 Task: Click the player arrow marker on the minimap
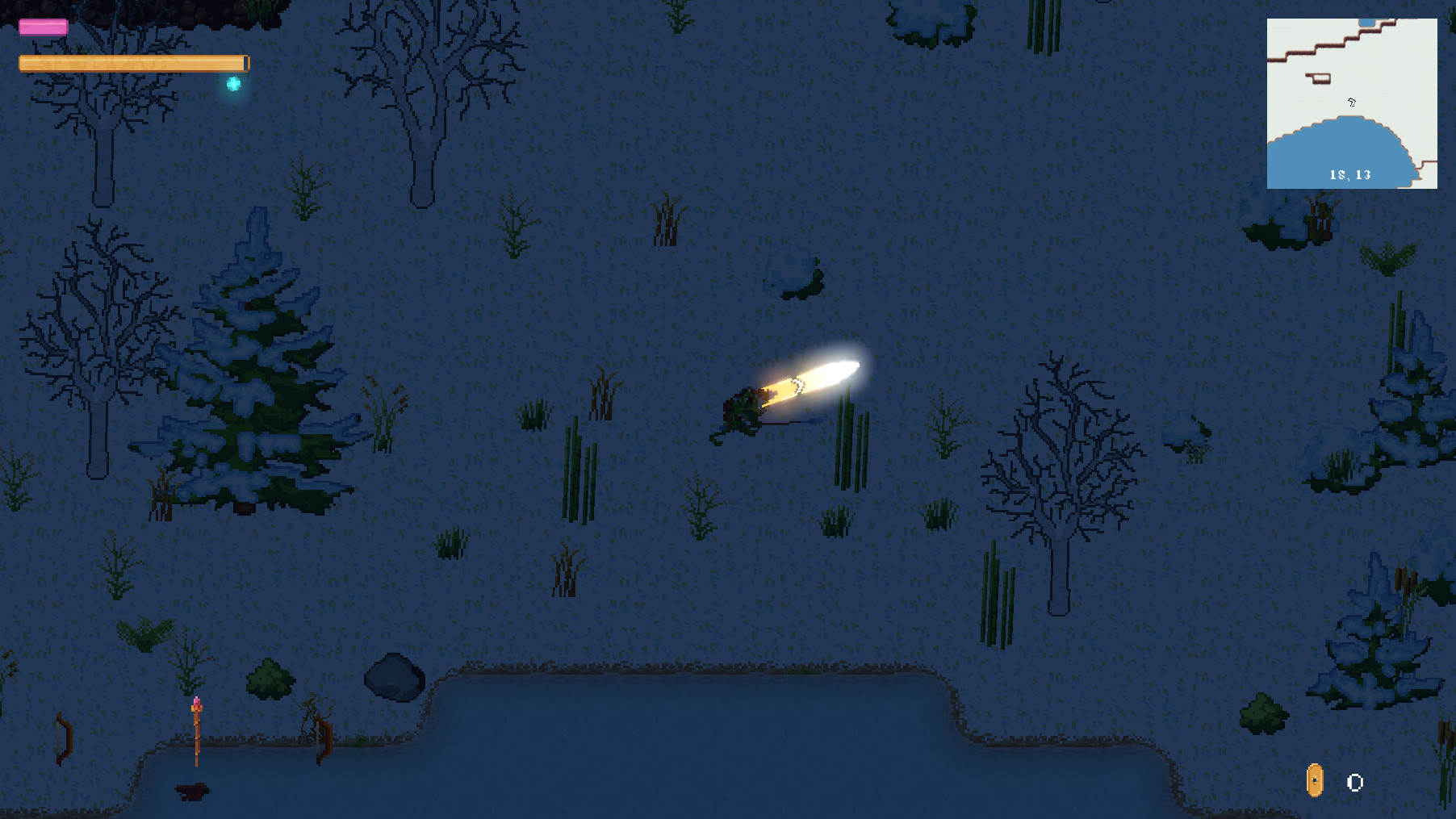tap(1351, 103)
